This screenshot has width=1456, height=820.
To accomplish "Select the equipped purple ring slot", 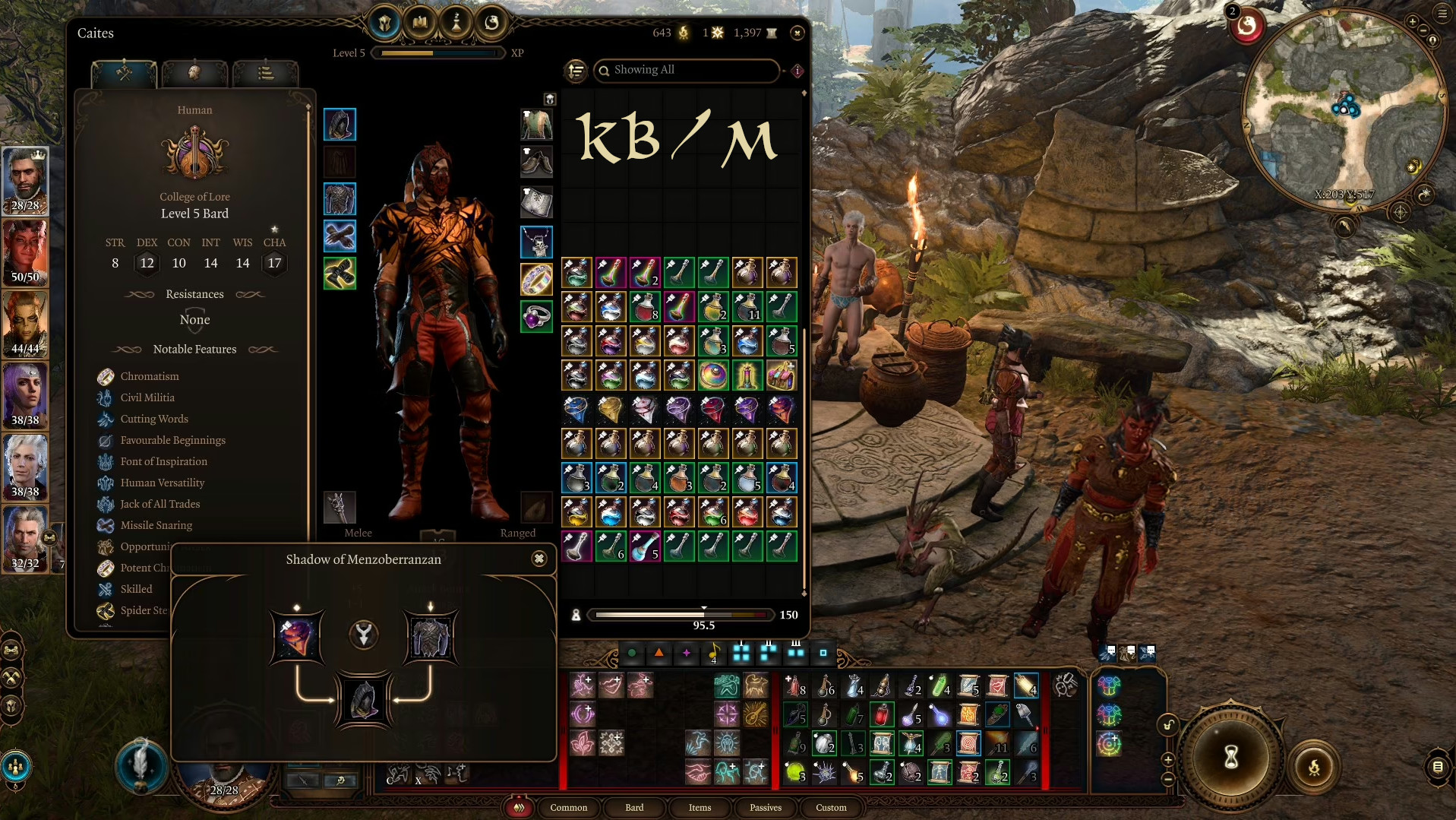I will pyautogui.click(x=537, y=317).
